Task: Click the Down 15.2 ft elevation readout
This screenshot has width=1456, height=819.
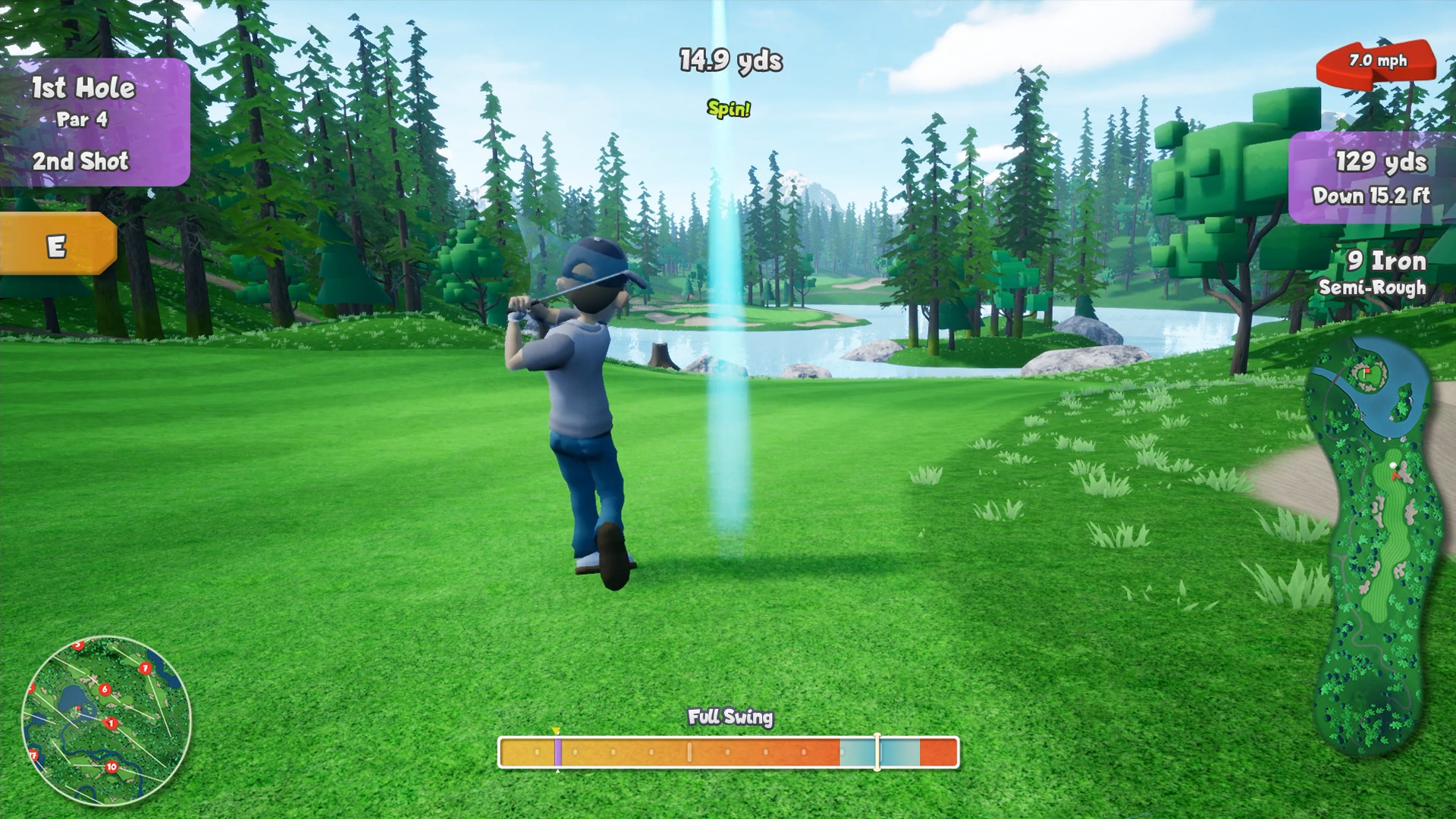Action: coord(1373,196)
